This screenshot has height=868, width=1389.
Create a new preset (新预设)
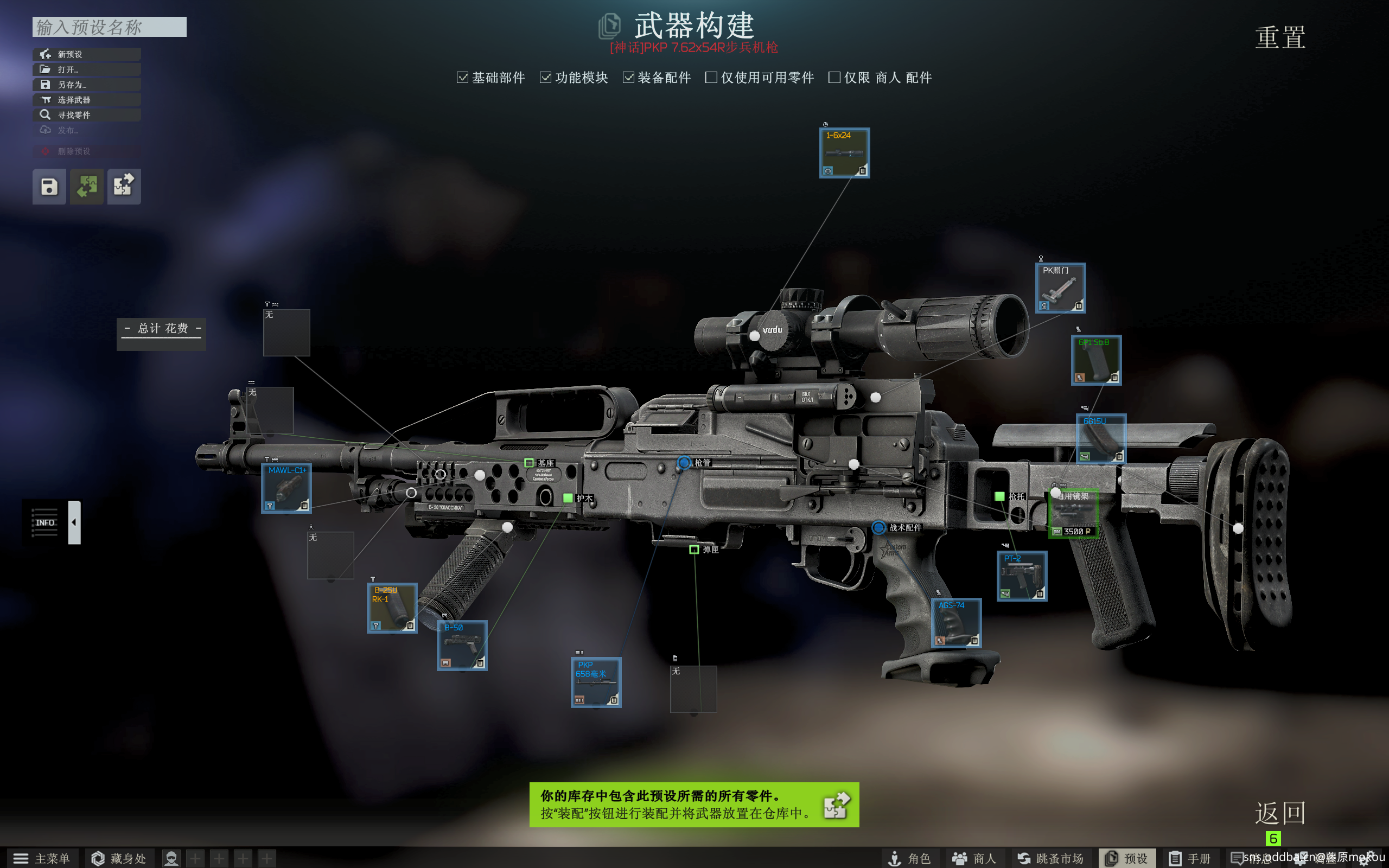[x=86, y=54]
